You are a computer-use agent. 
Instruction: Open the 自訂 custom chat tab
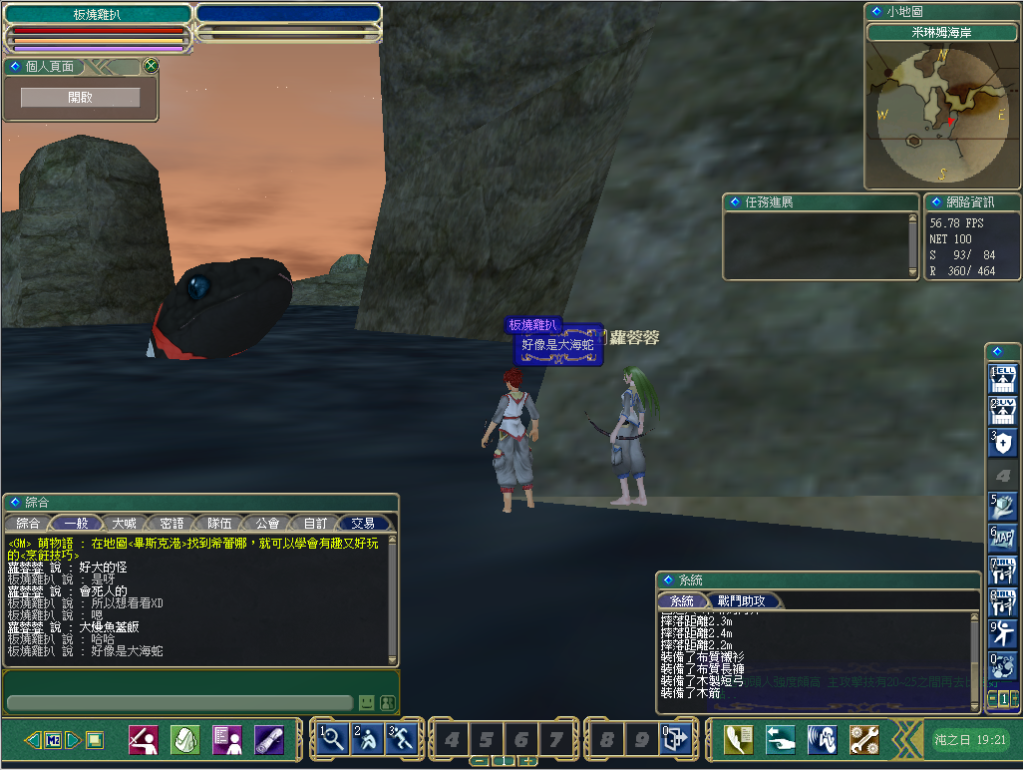pos(314,523)
